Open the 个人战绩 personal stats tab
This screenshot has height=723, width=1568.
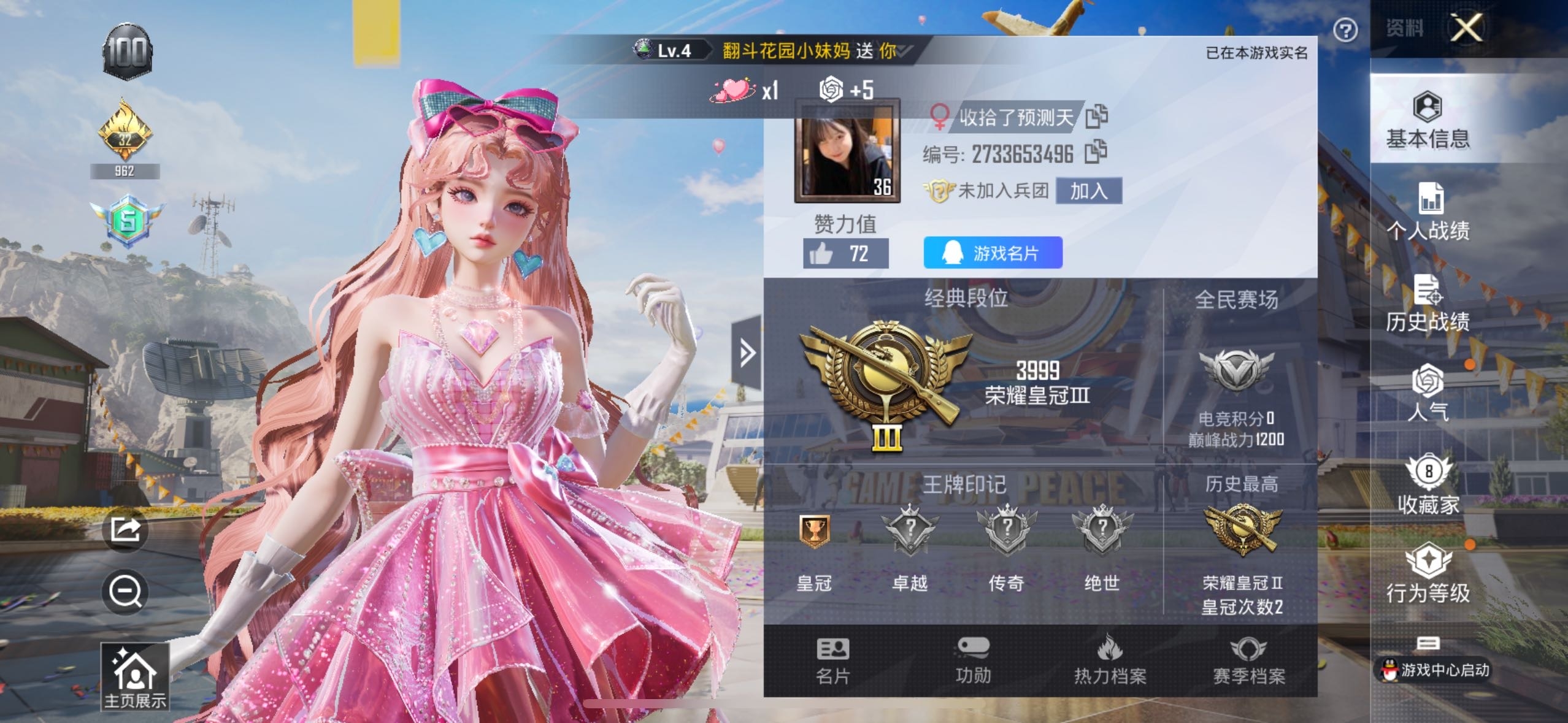pyautogui.click(x=1428, y=212)
